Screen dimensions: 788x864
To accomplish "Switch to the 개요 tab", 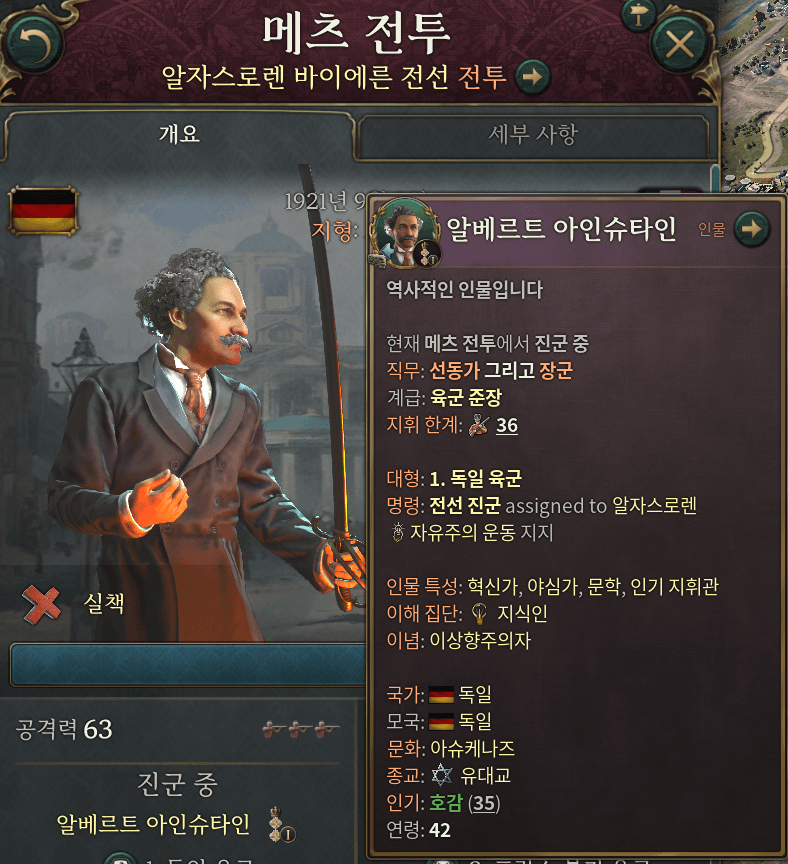I will click(179, 134).
